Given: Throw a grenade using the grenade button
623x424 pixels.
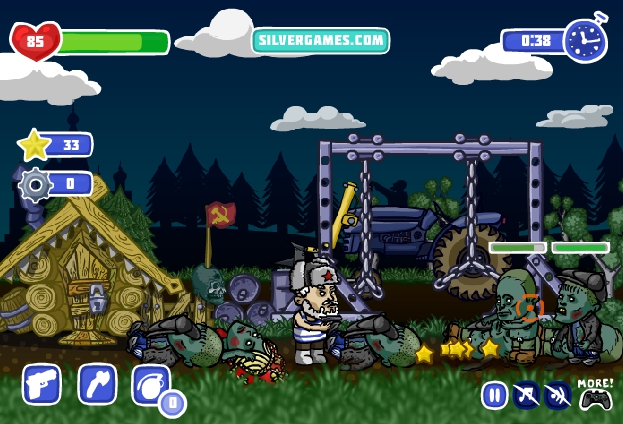Looking at the screenshot, I should pos(151,384).
